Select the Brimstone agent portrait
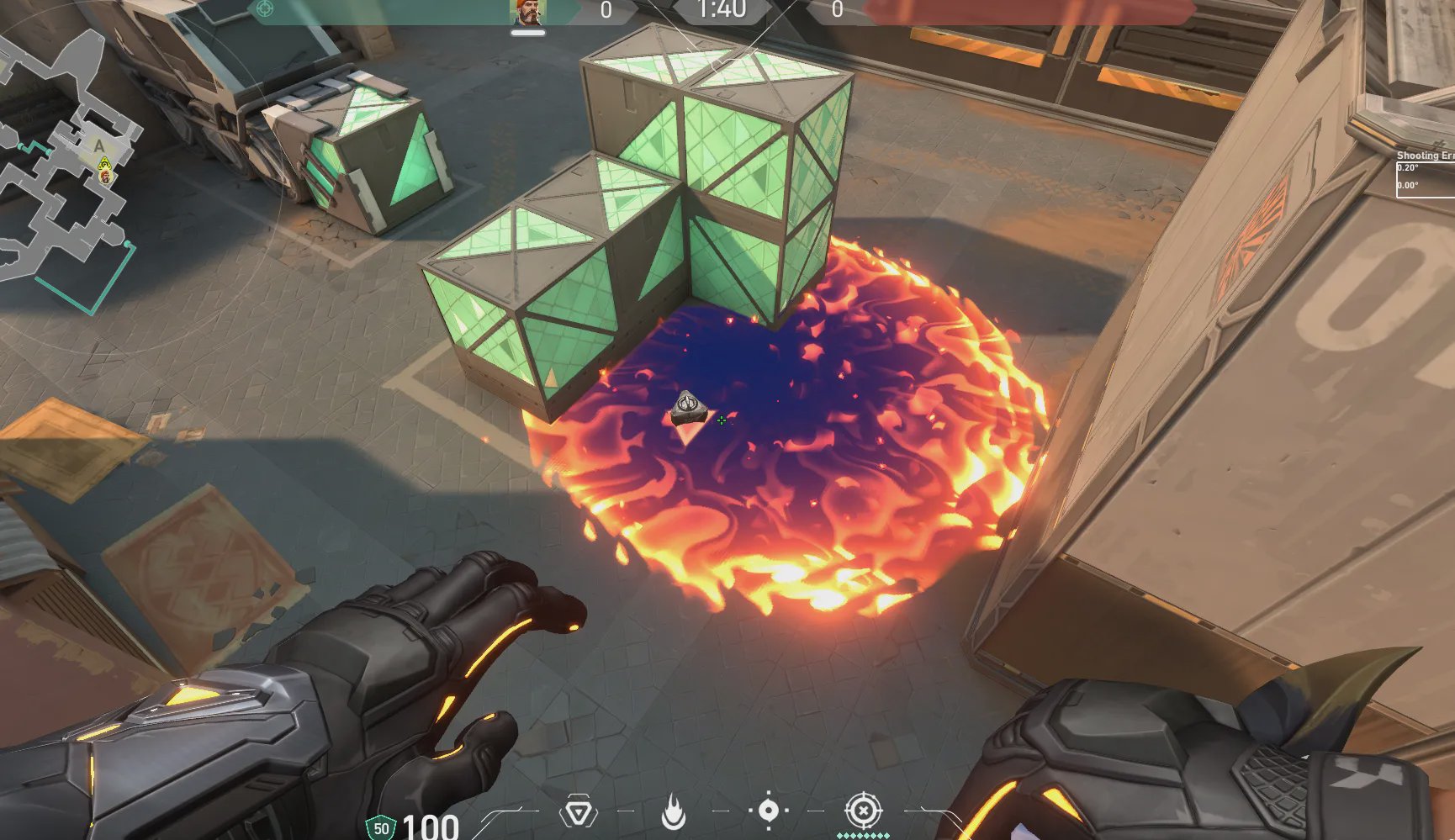Viewport: 1455px width, 840px height. 528,12
